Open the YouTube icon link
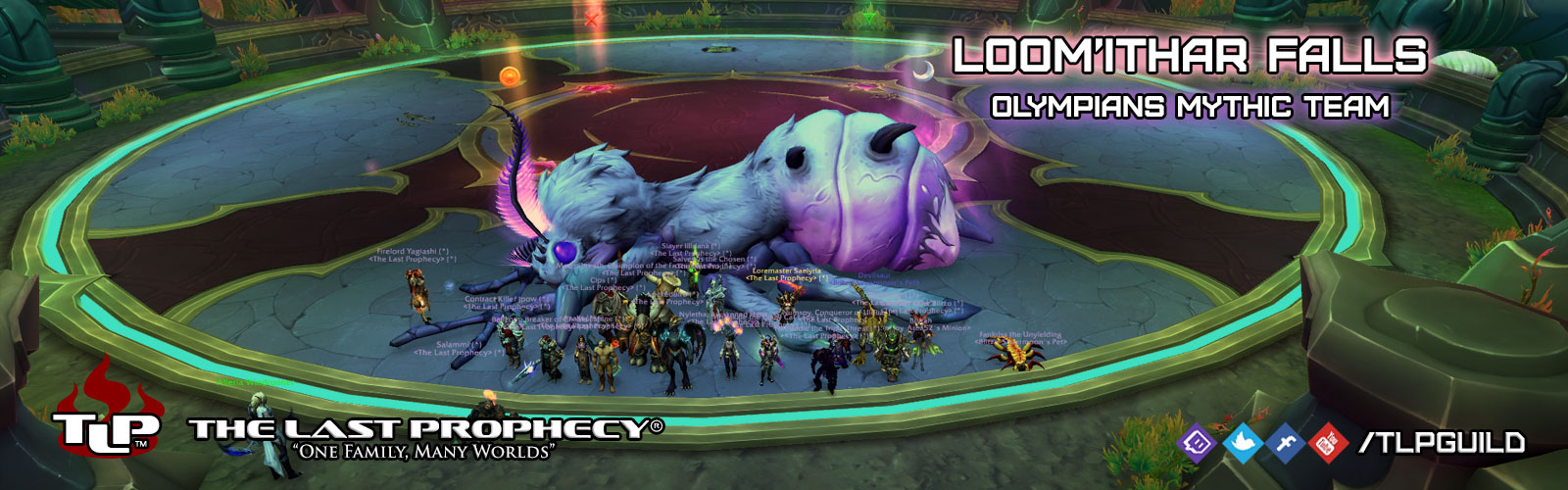The image size is (1568, 490). pyautogui.click(x=1328, y=443)
